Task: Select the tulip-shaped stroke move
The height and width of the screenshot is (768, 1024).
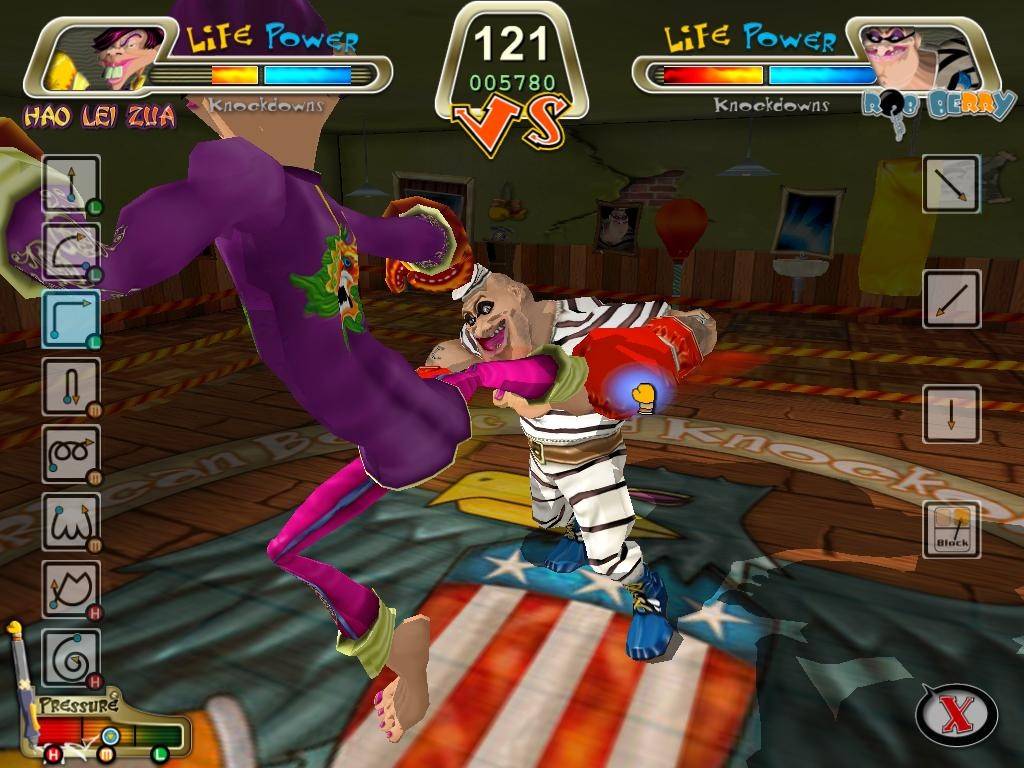Action: (x=71, y=589)
